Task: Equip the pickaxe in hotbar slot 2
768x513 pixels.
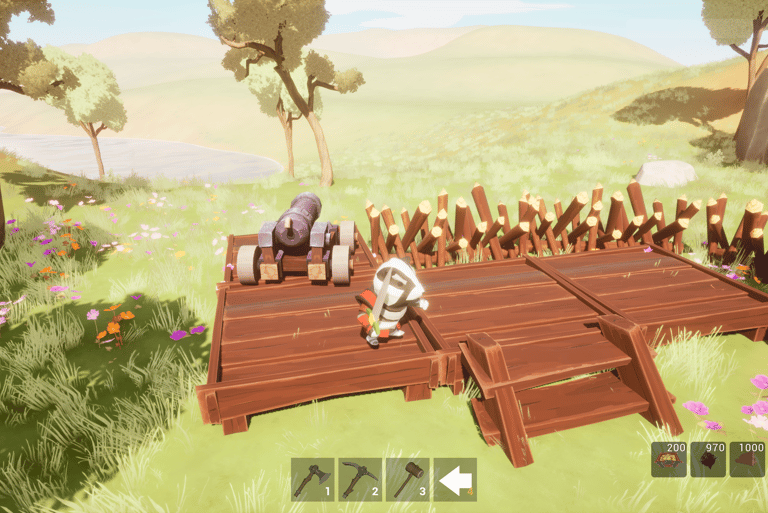Action: coord(359,479)
